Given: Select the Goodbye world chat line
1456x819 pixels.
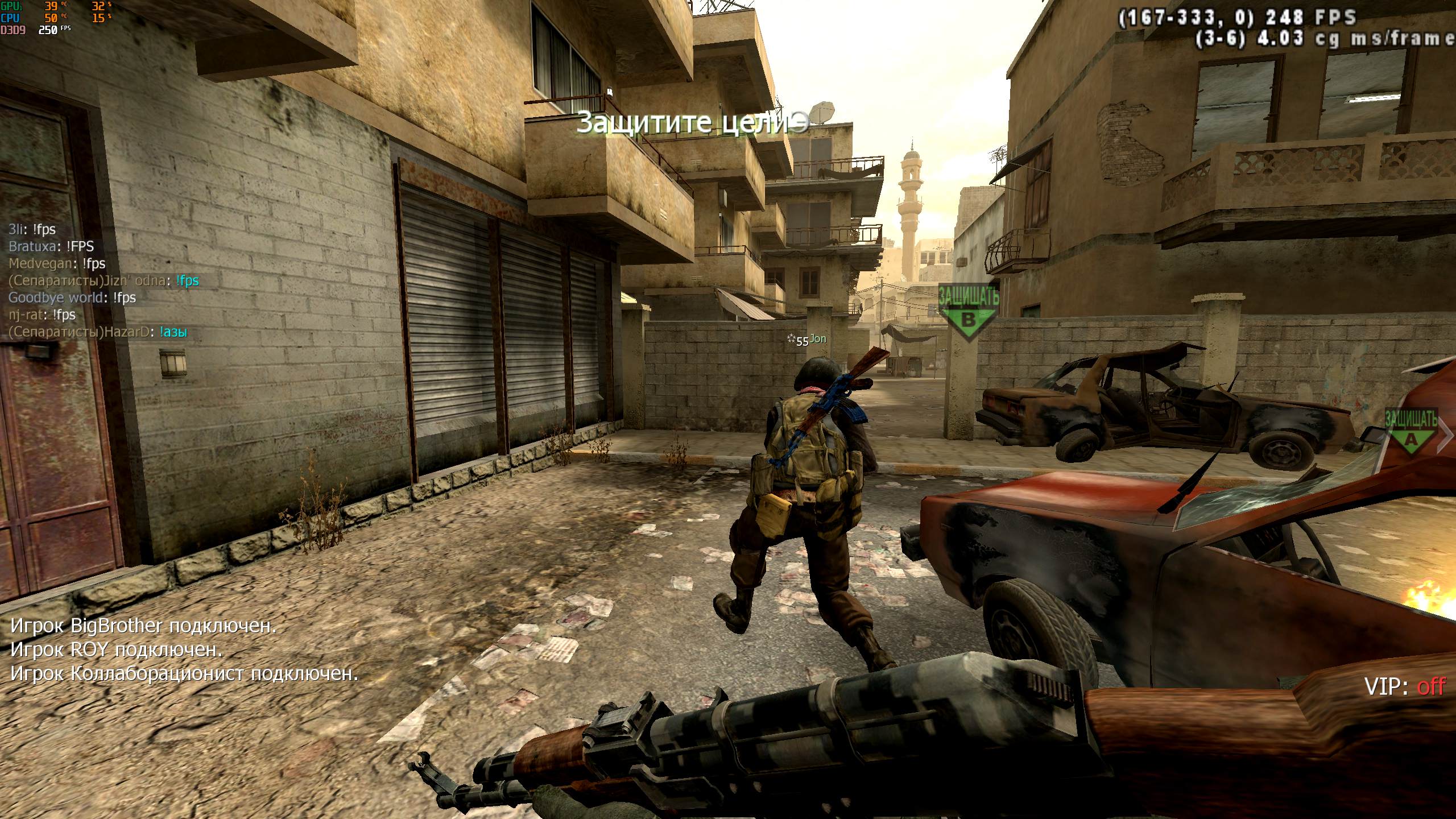Looking at the screenshot, I should click(72, 297).
